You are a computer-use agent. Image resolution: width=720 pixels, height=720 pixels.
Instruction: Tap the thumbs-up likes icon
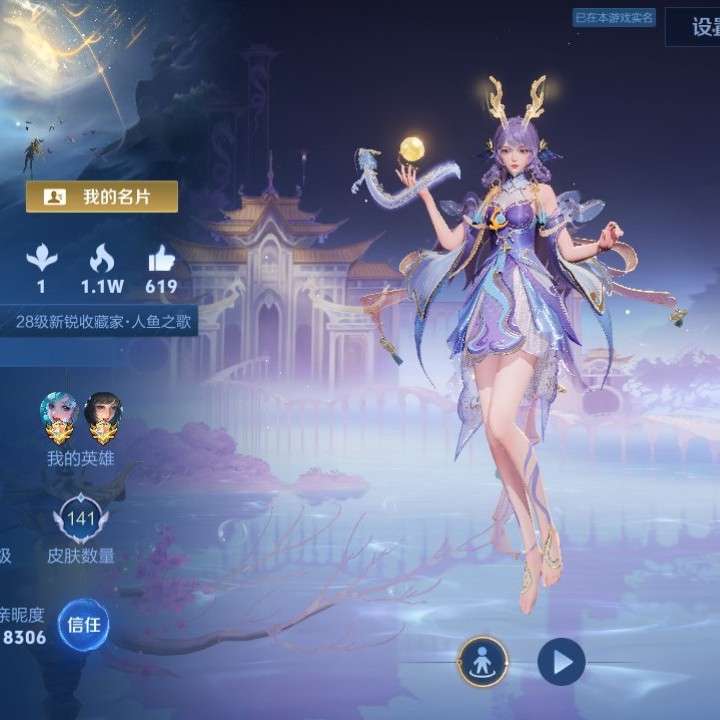click(160, 259)
